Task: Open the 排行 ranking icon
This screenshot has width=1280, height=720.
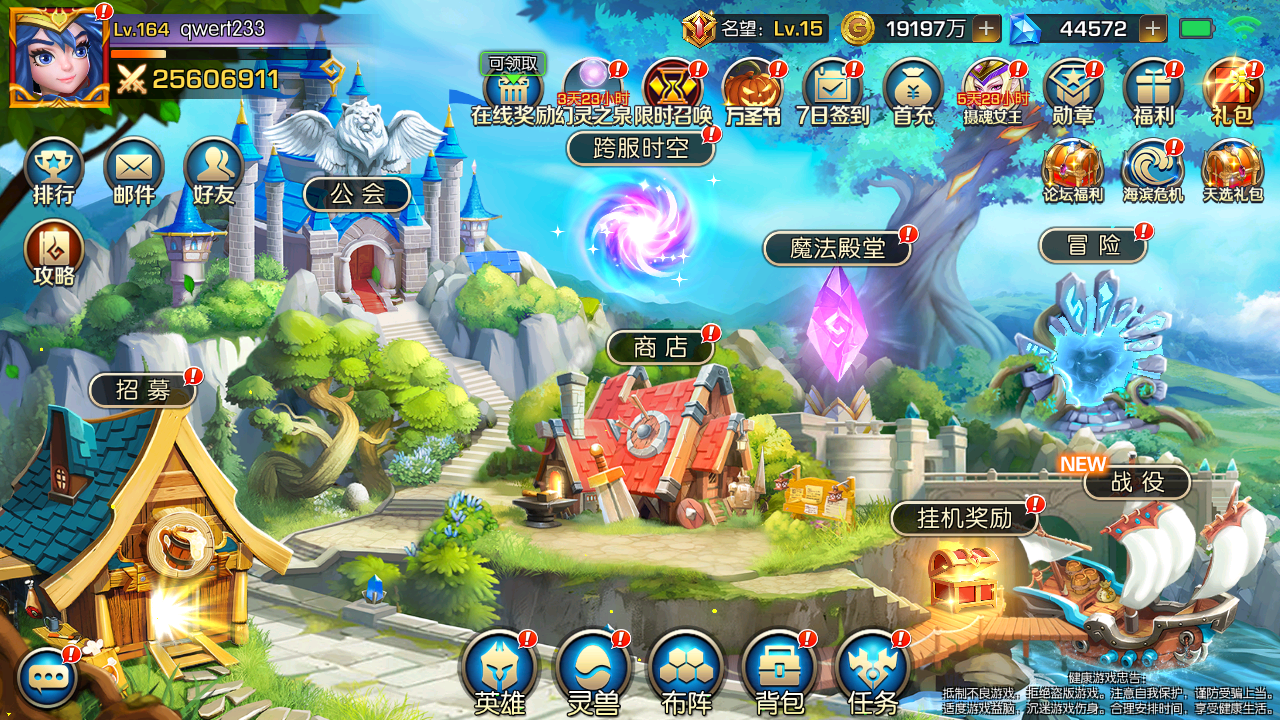Action: [x=53, y=168]
